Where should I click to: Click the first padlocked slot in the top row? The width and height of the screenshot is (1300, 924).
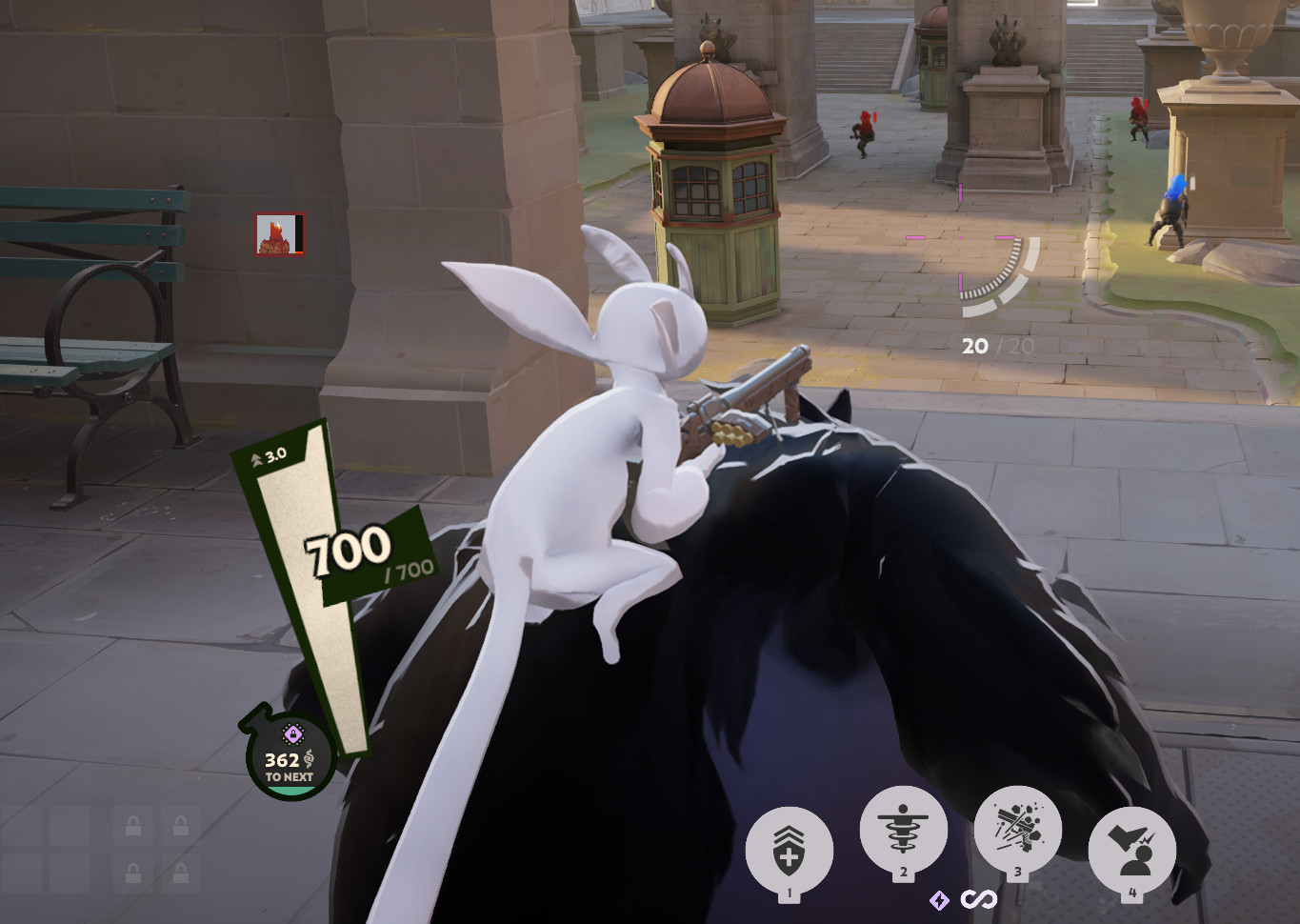(x=133, y=825)
